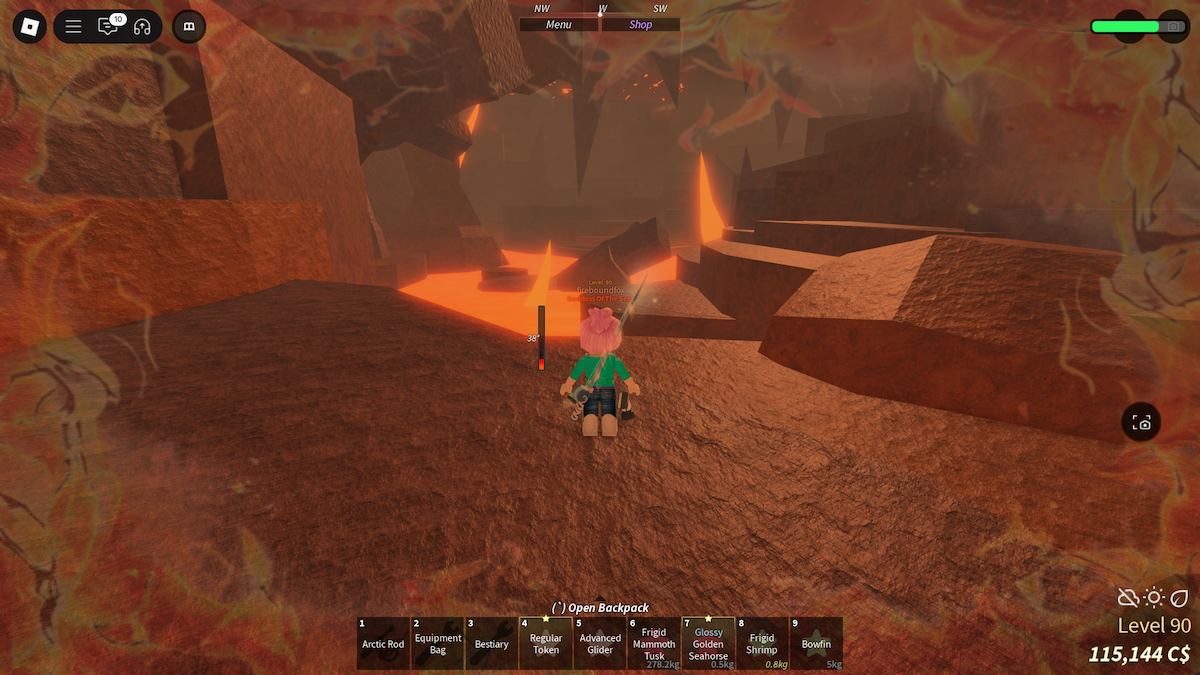Select the Equipment Bag hotbar slot
The image size is (1200, 675).
437,643
